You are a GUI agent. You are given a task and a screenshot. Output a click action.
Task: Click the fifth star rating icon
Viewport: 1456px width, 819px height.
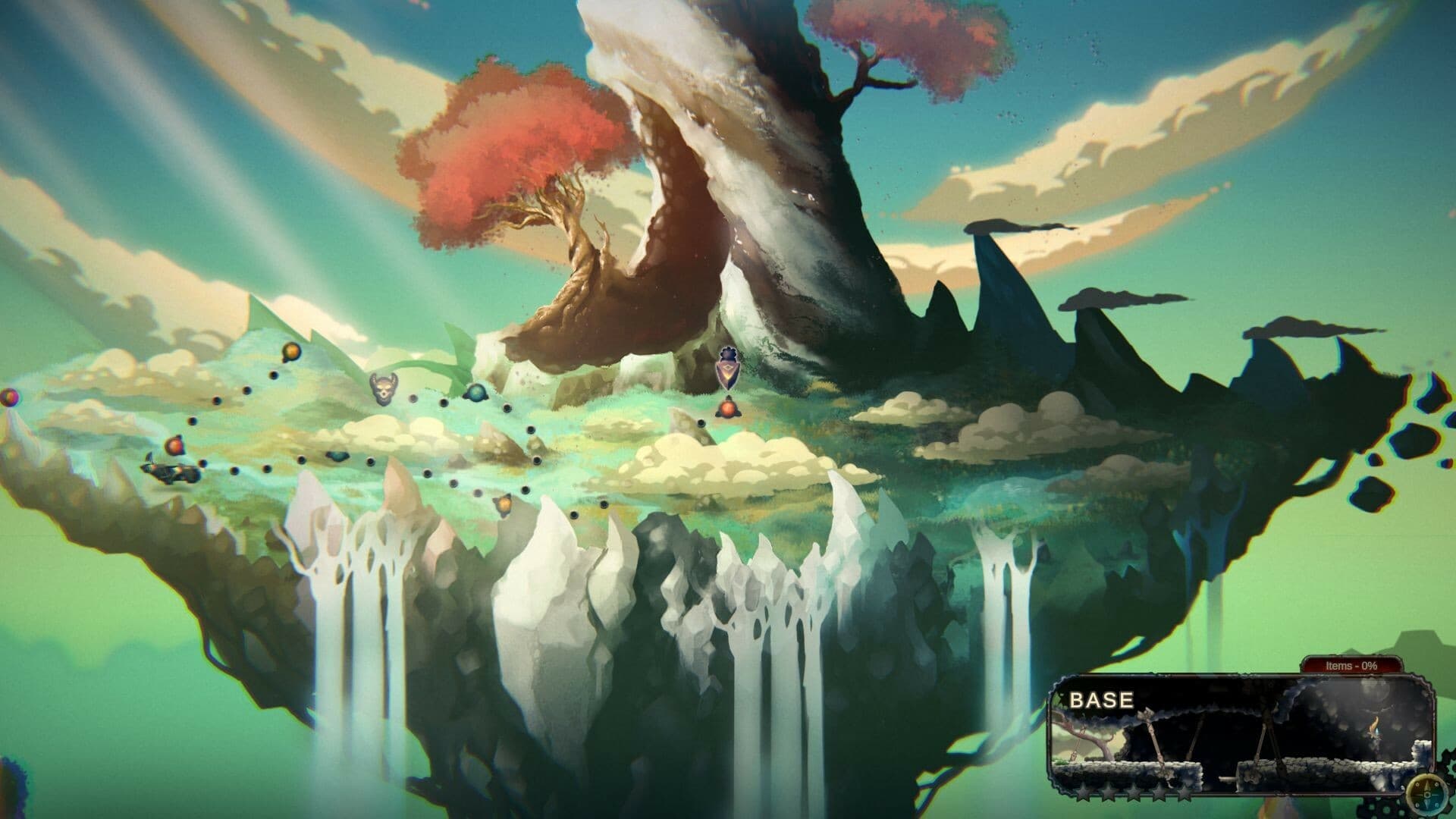(x=1184, y=793)
